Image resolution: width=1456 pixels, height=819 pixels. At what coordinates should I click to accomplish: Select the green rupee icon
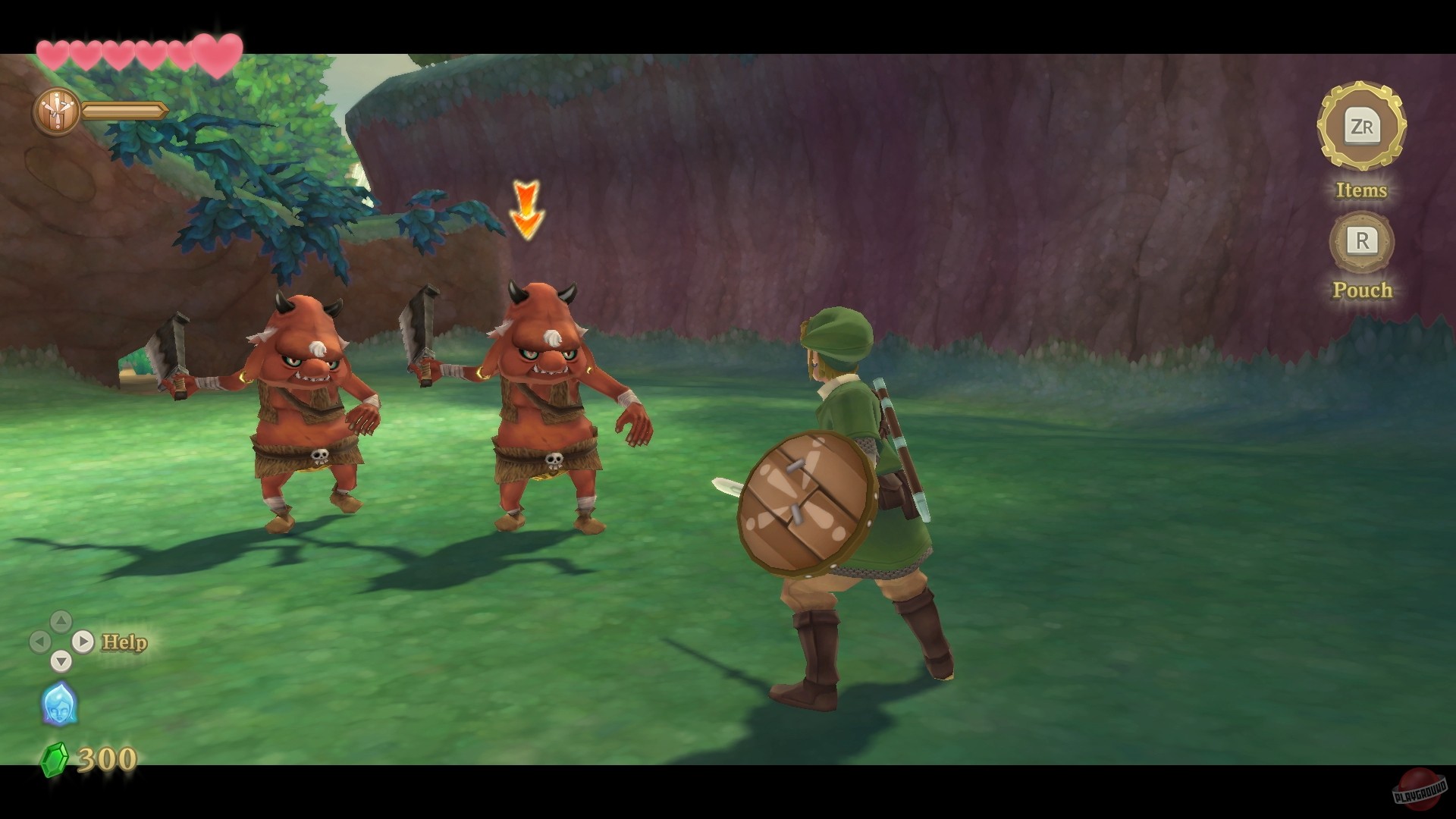(x=55, y=758)
